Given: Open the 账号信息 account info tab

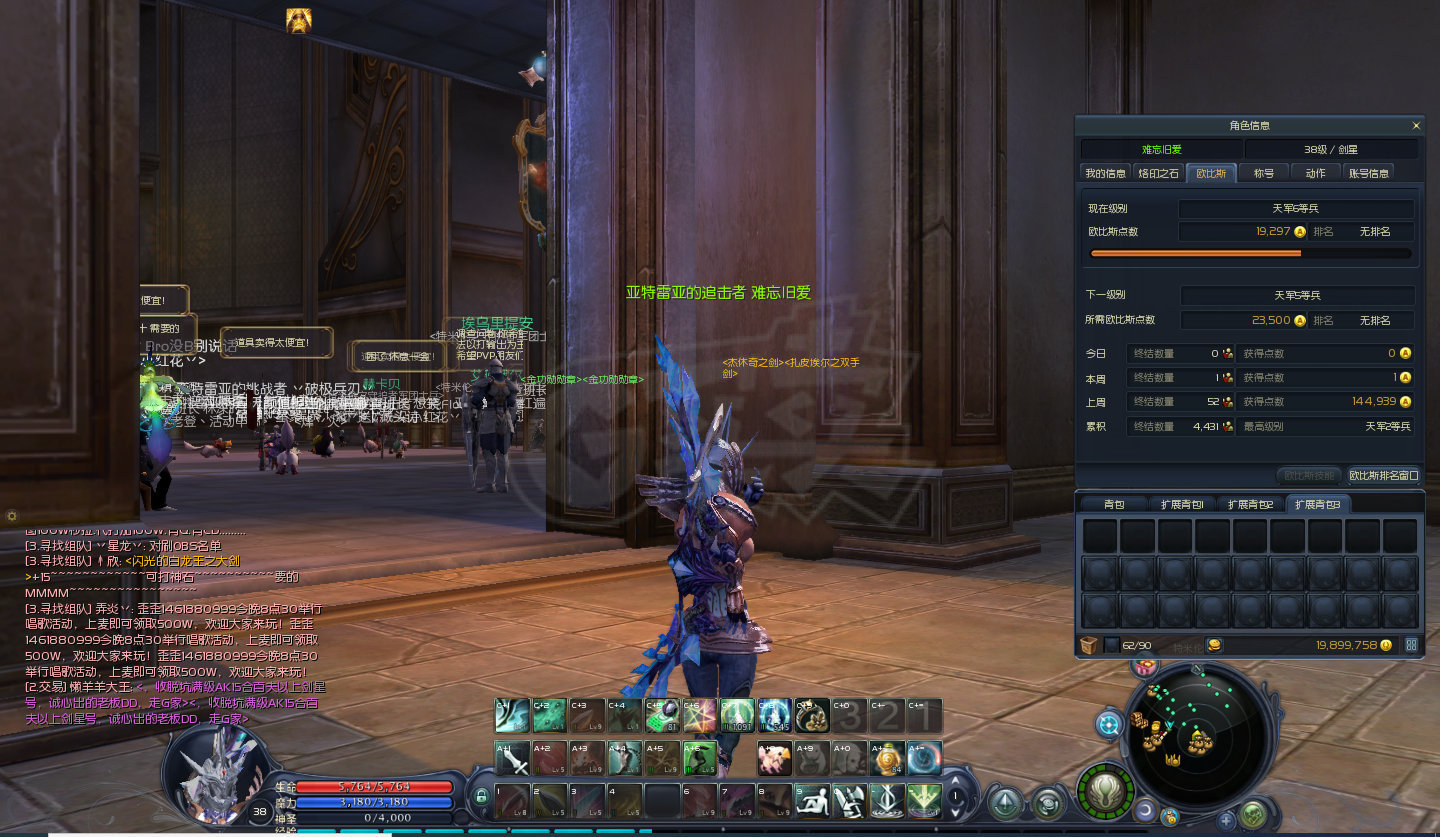Looking at the screenshot, I should click(1369, 173).
